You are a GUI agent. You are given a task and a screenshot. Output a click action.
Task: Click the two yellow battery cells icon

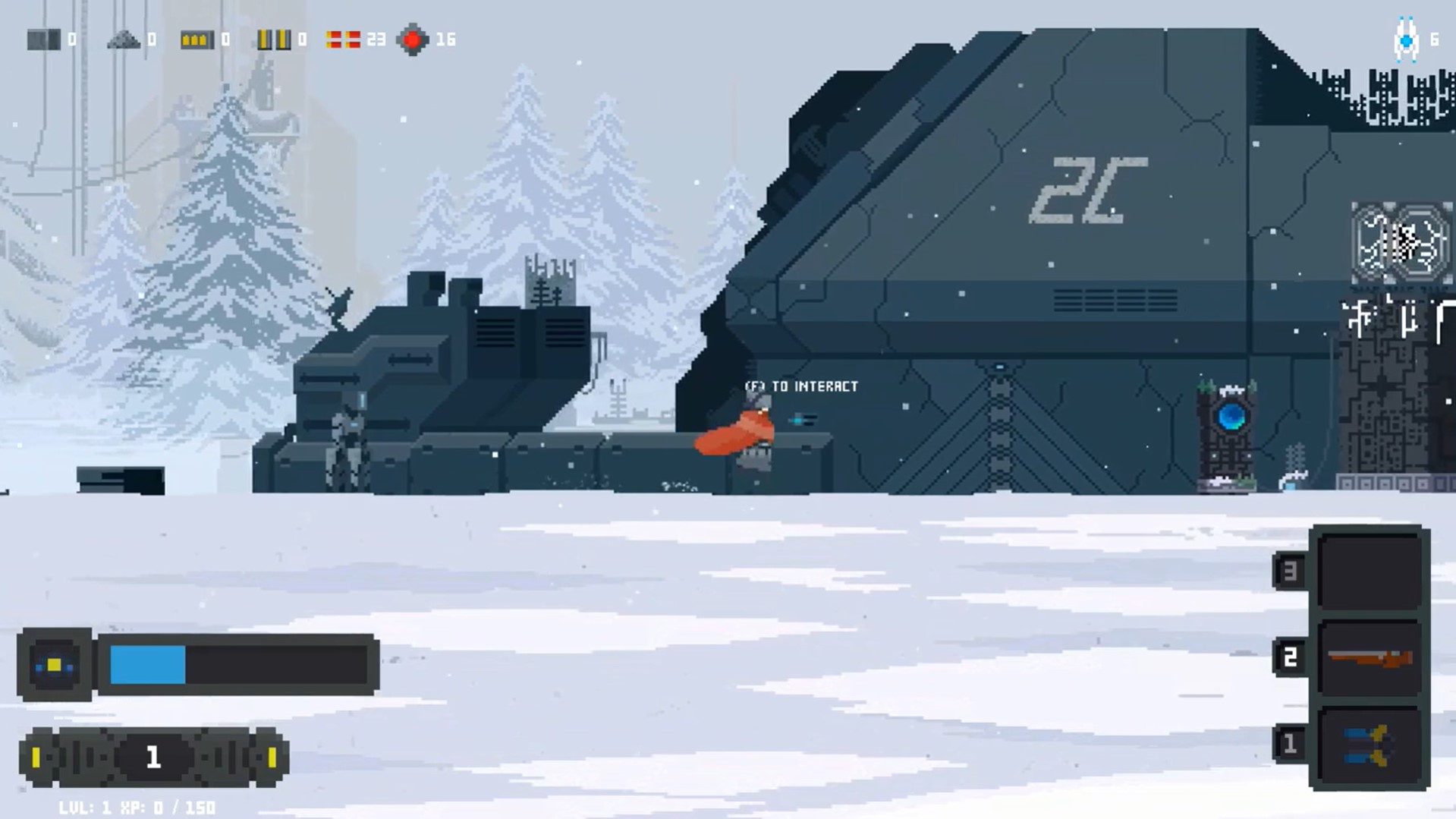pos(273,39)
